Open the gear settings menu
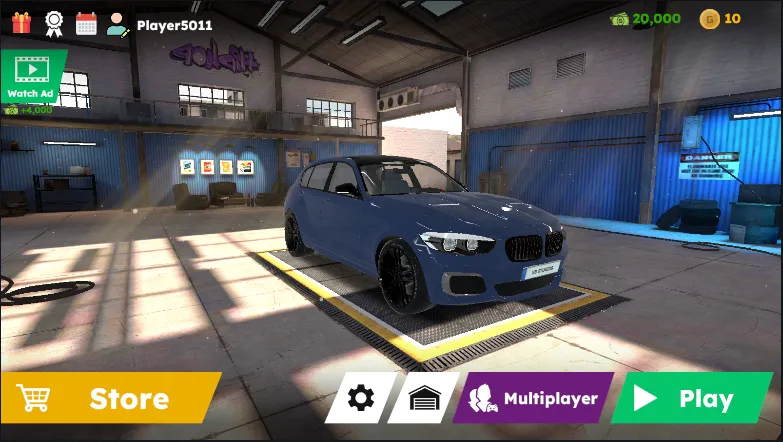 pyautogui.click(x=360, y=398)
